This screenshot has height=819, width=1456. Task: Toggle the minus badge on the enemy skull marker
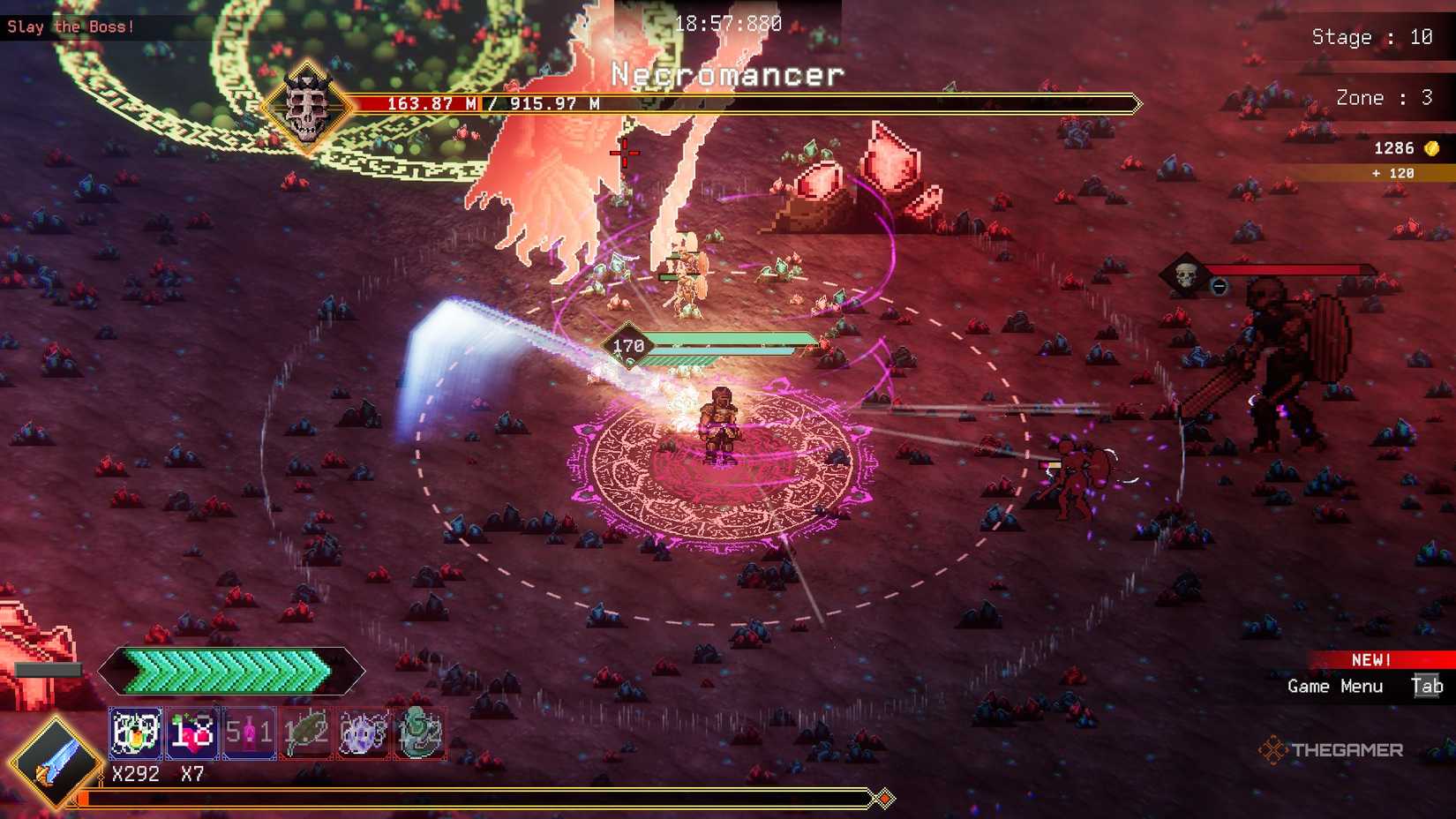(x=1219, y=285)
